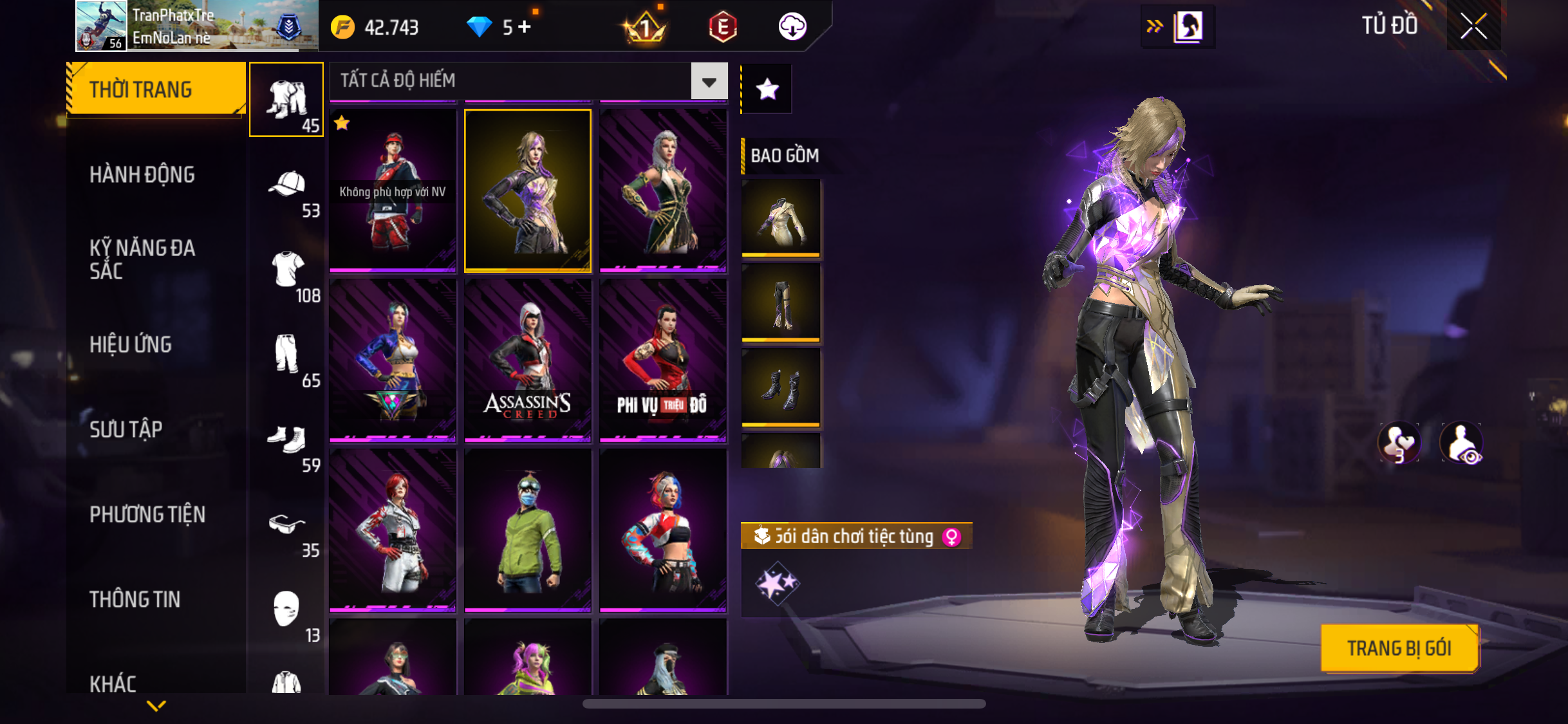Screen dimensions: 1568x724
Task: Select the green jacket masked outfit
Action: pos(527,530)
